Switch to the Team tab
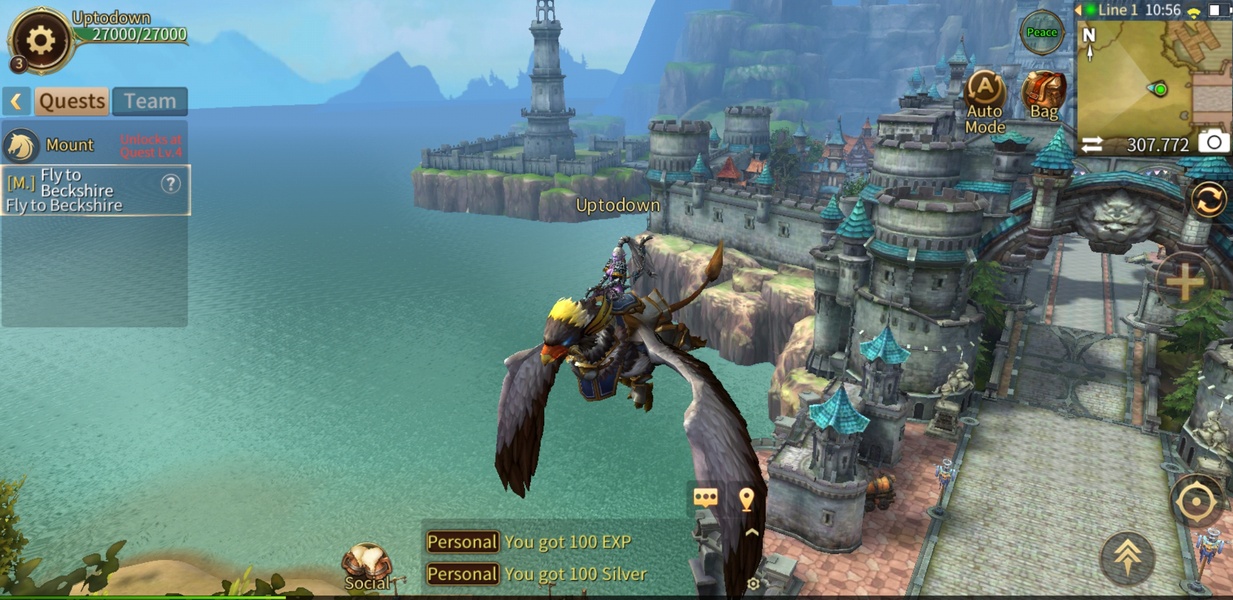The width and height of the screenshot is (1233, 600). [150, 101]
